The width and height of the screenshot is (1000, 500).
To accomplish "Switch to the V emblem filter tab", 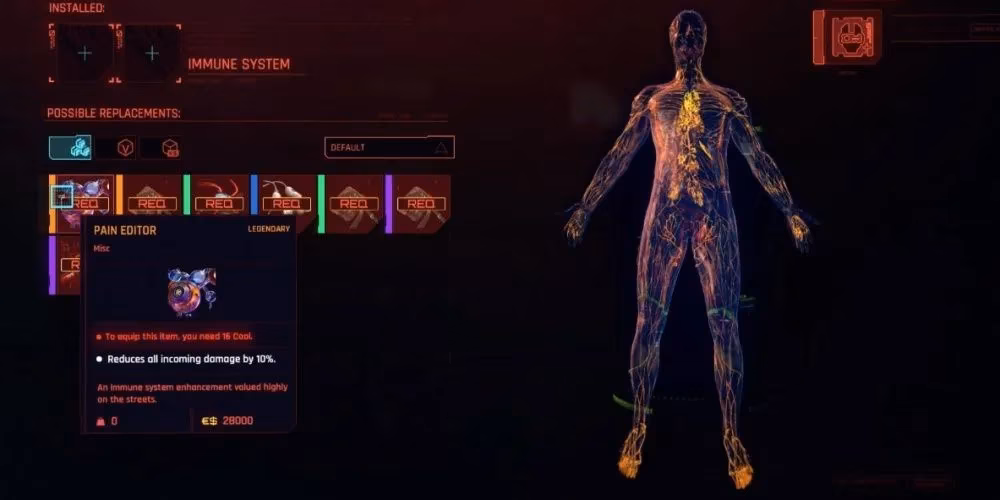I will point(126,148).
